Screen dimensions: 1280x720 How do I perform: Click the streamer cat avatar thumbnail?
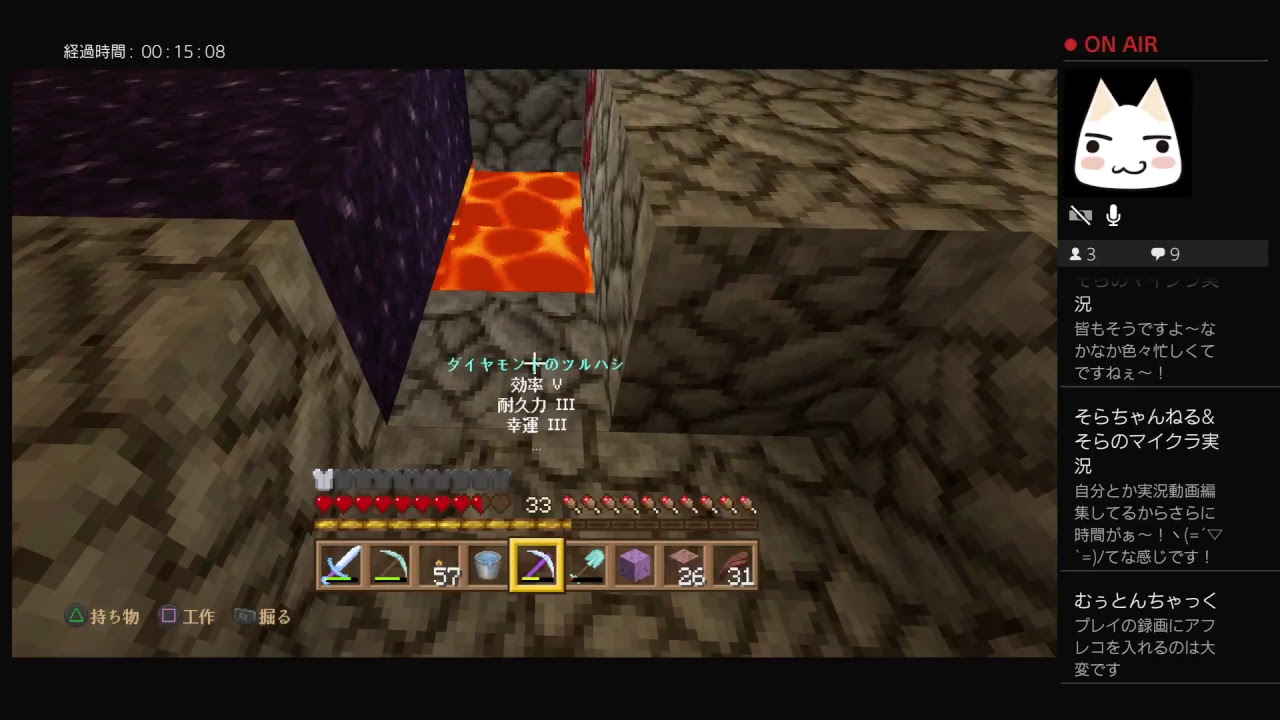(1128, 131)
